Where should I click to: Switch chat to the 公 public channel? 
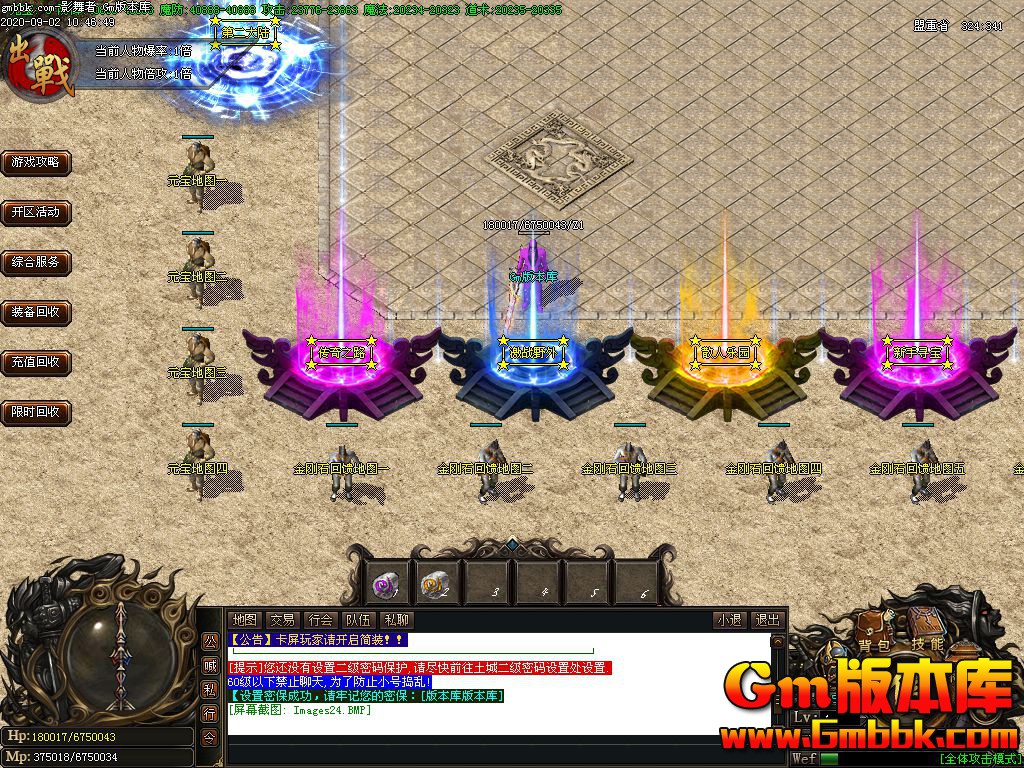[210, 641]
